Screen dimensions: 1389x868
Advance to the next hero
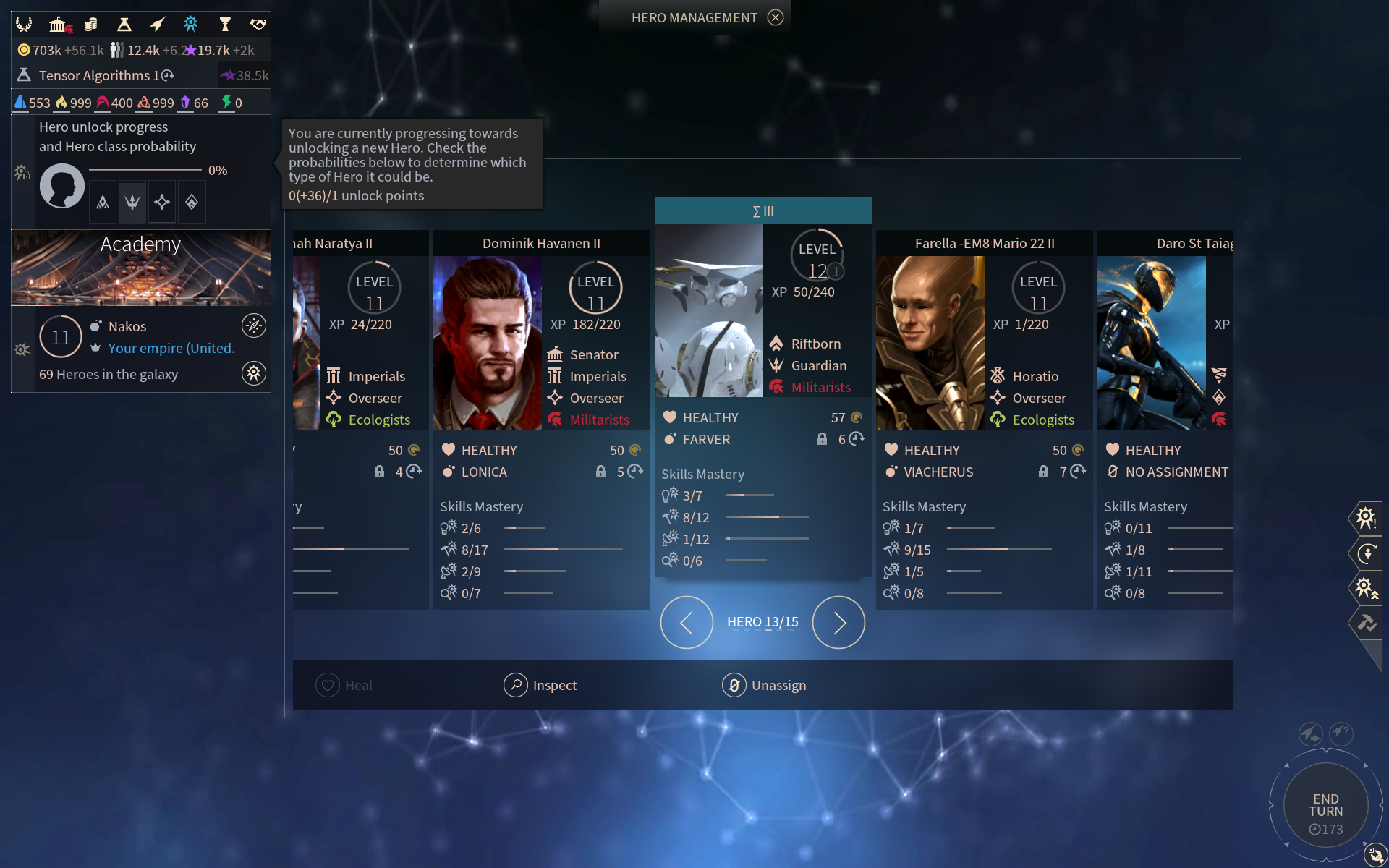[x=838, y=622]
